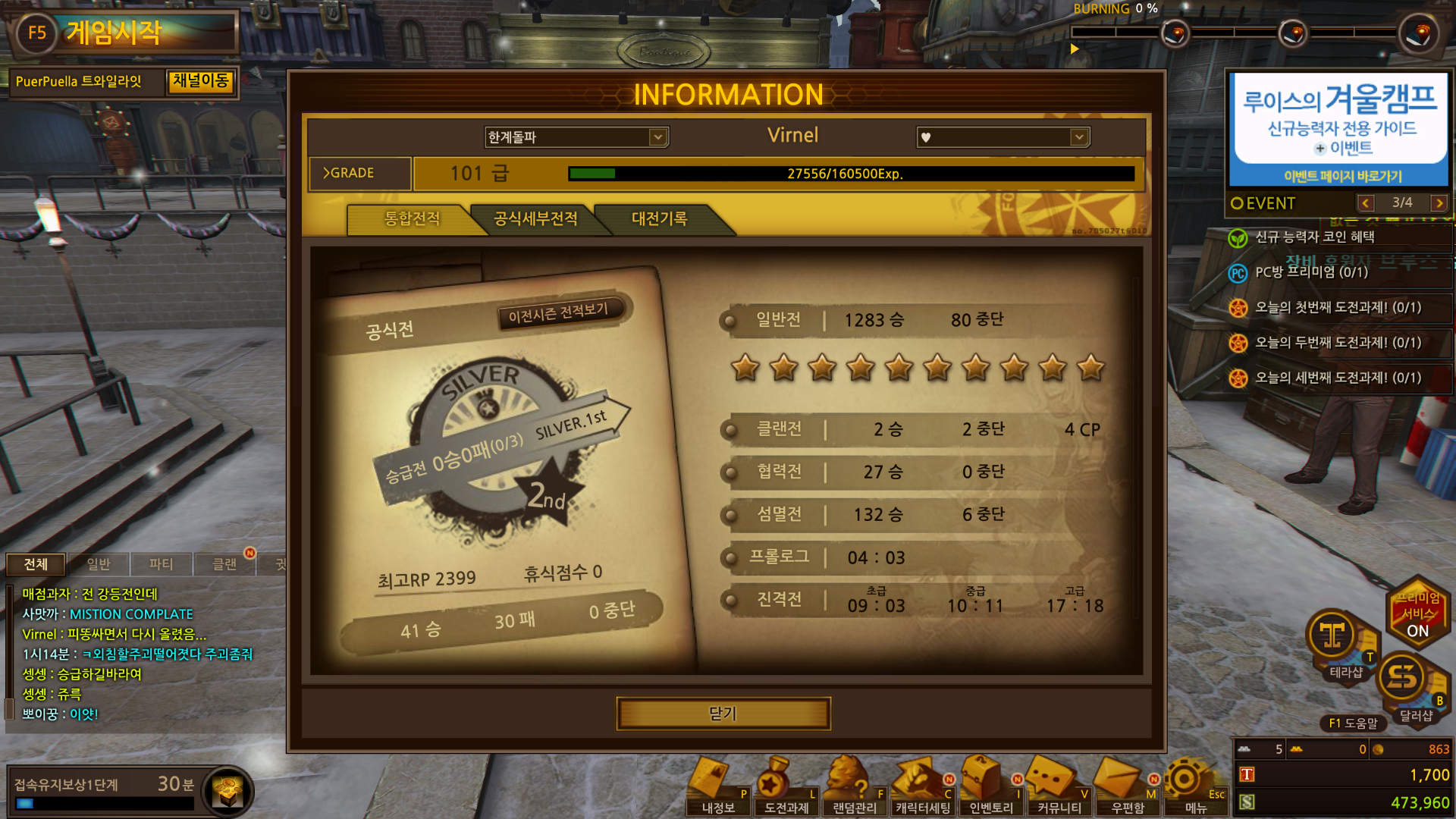Select the 클랜 chat tab
The image size is (1456, 819).
224,564
